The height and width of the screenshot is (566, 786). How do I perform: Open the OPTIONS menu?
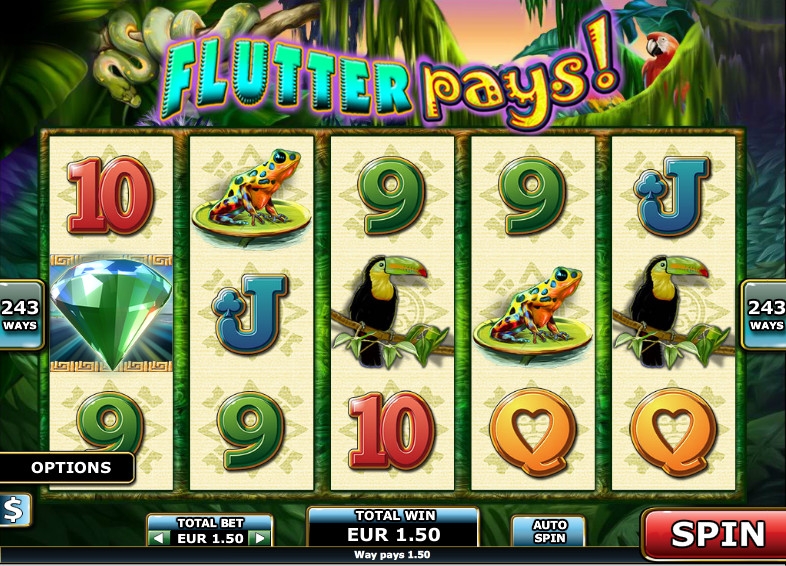(69, 467)
